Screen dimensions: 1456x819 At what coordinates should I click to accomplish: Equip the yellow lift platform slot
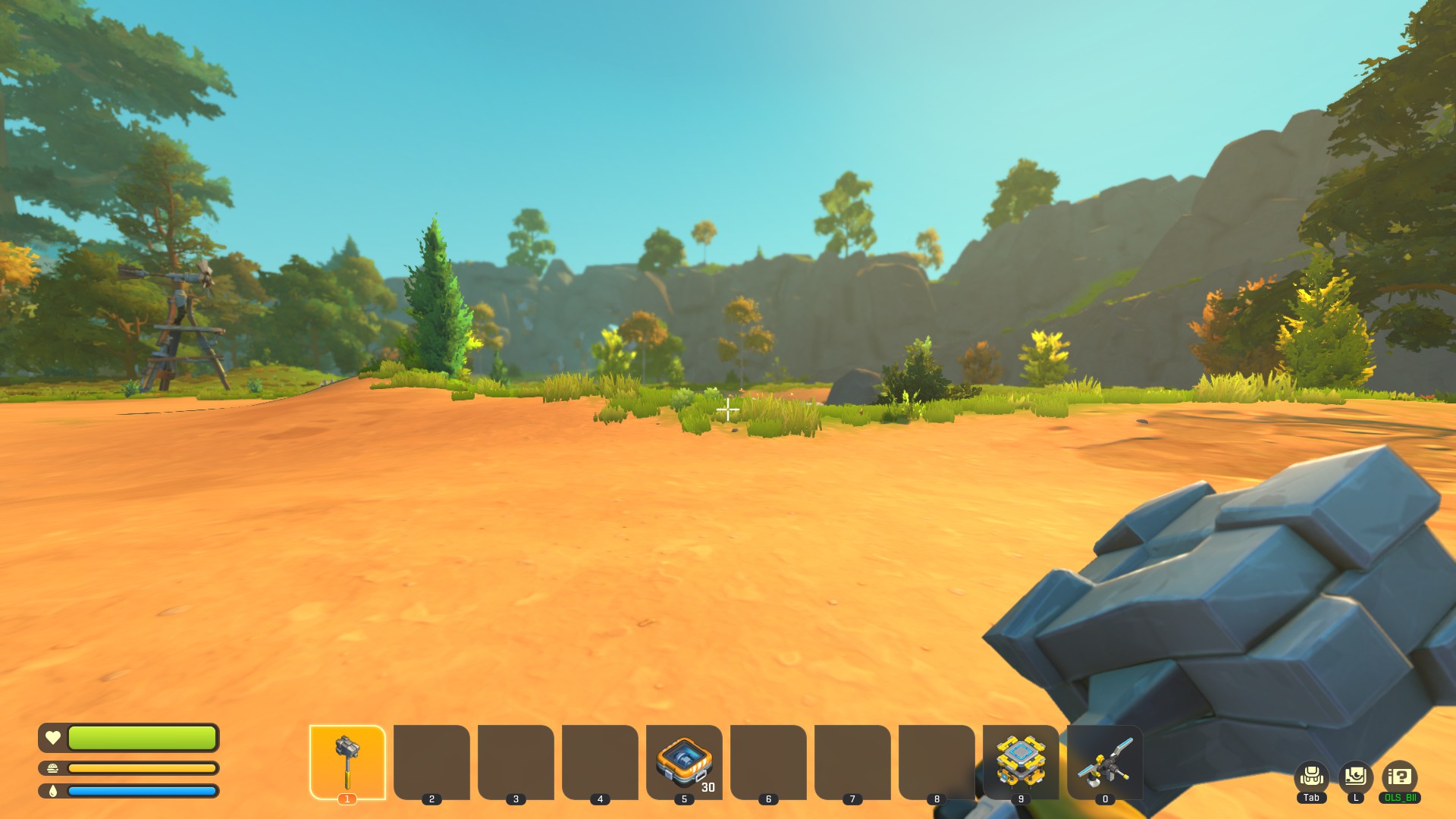coord(1021,761)
